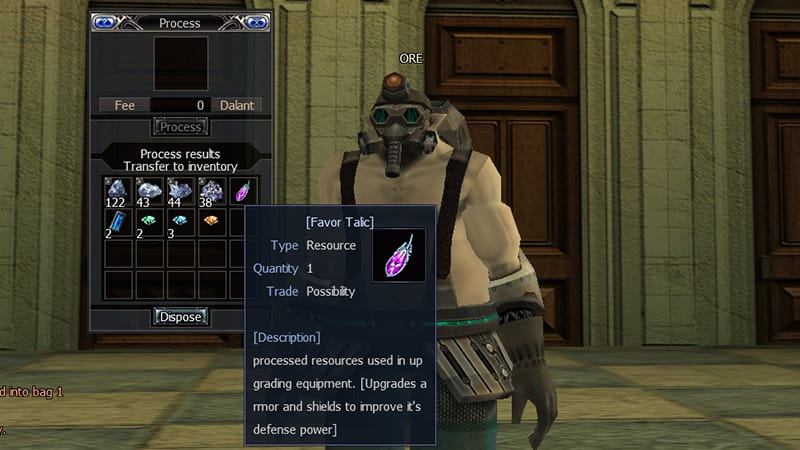Pick the purple Favor Talic item
The width and height of the screenshot is (800, 450).
[x=242, y=191]
